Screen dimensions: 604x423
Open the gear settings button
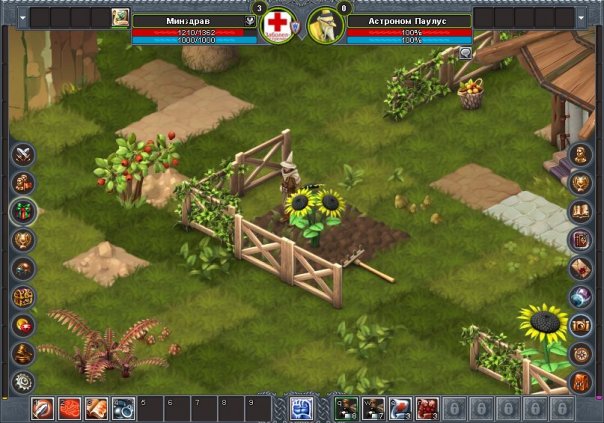(22, 381)
